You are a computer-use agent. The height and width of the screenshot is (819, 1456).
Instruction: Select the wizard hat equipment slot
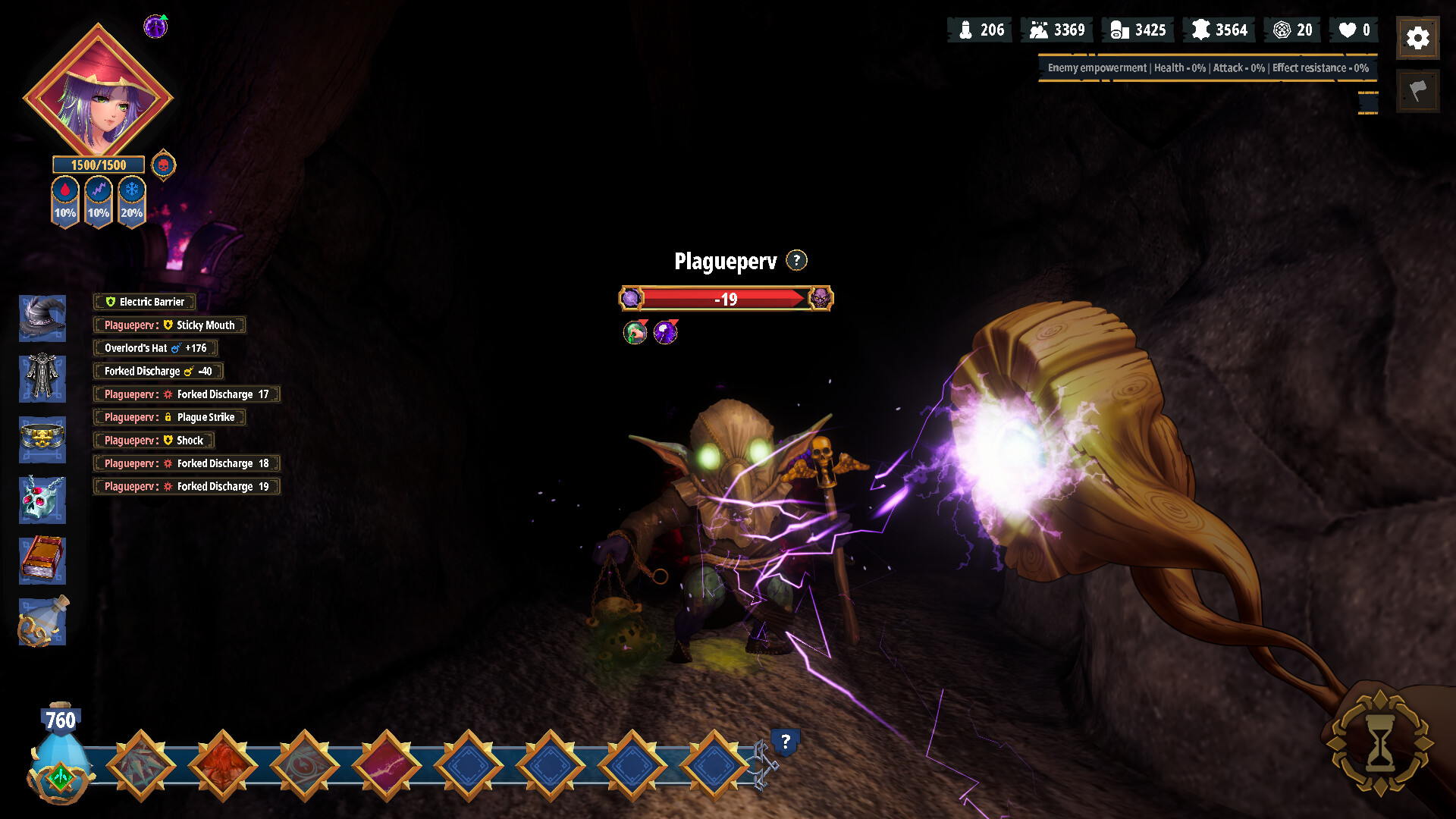(42, 318)
